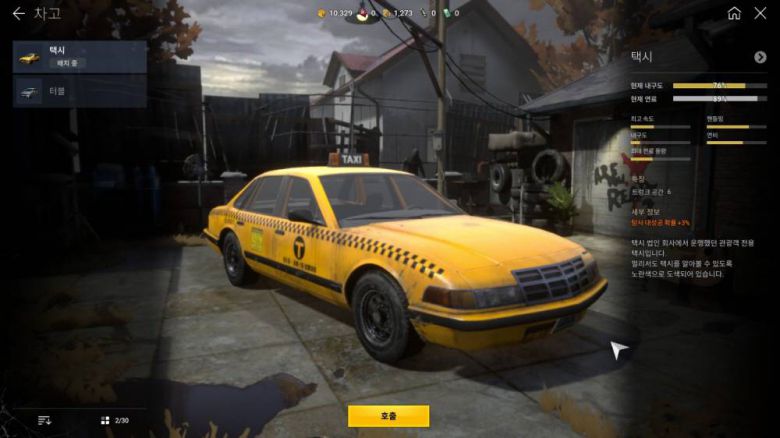This screenshot has height=438, width=780.
Task: Select the grey second vehicle in the garage list
Action: point(80,91)
